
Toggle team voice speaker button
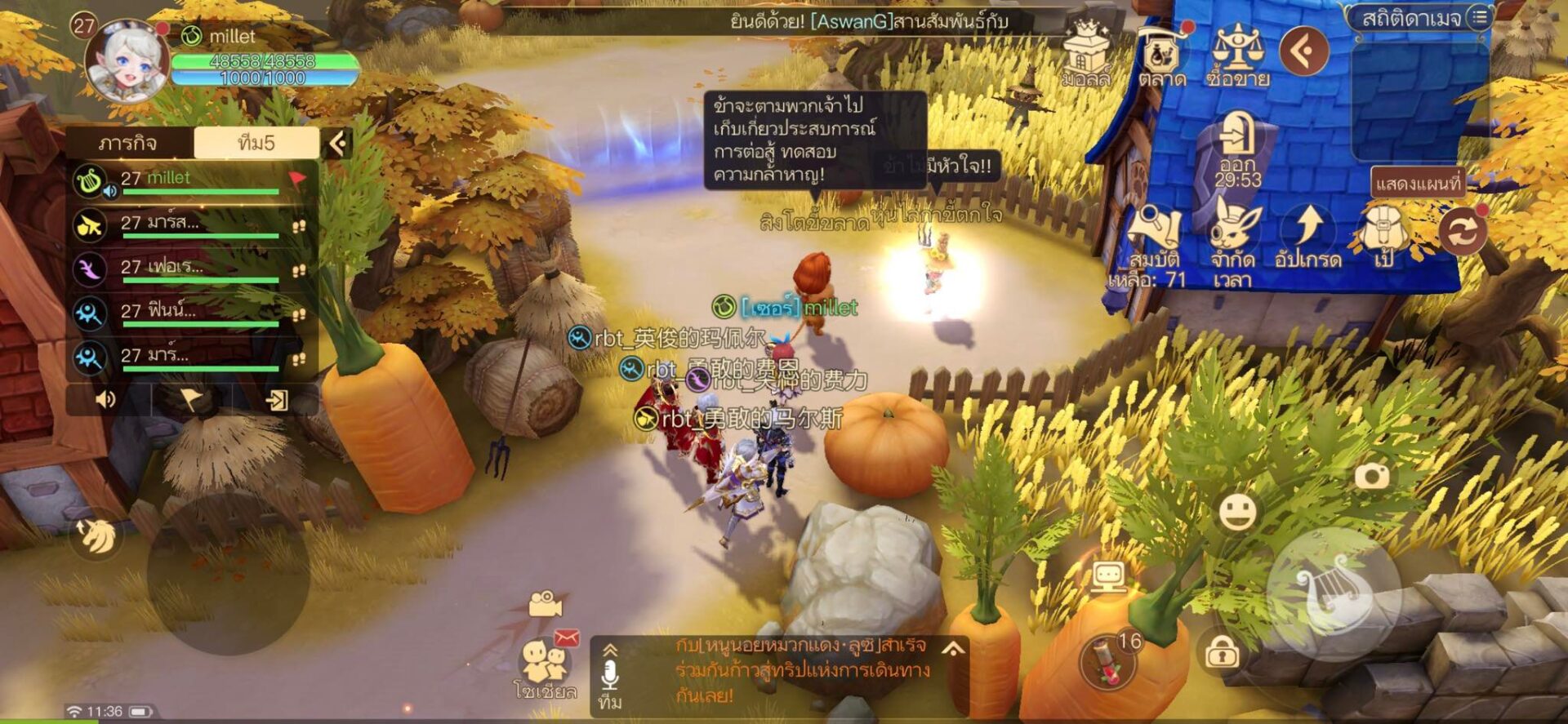106,399
